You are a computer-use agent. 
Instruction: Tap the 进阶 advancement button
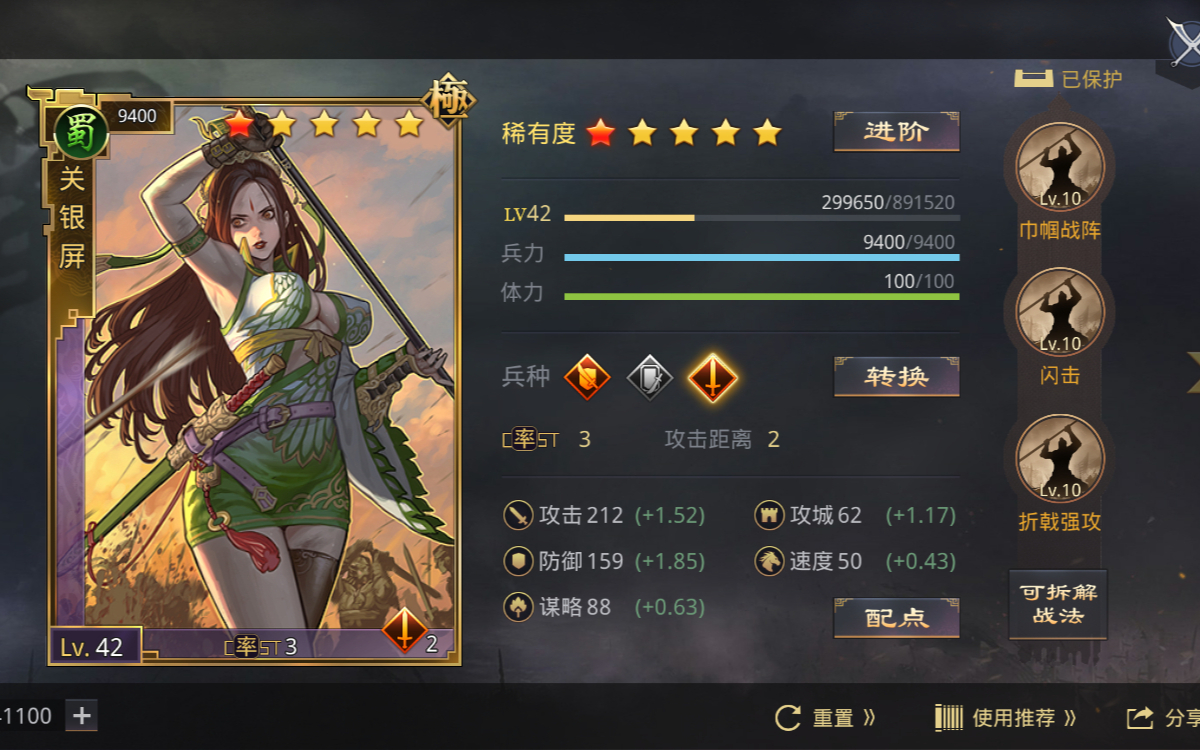click(896, 132)
